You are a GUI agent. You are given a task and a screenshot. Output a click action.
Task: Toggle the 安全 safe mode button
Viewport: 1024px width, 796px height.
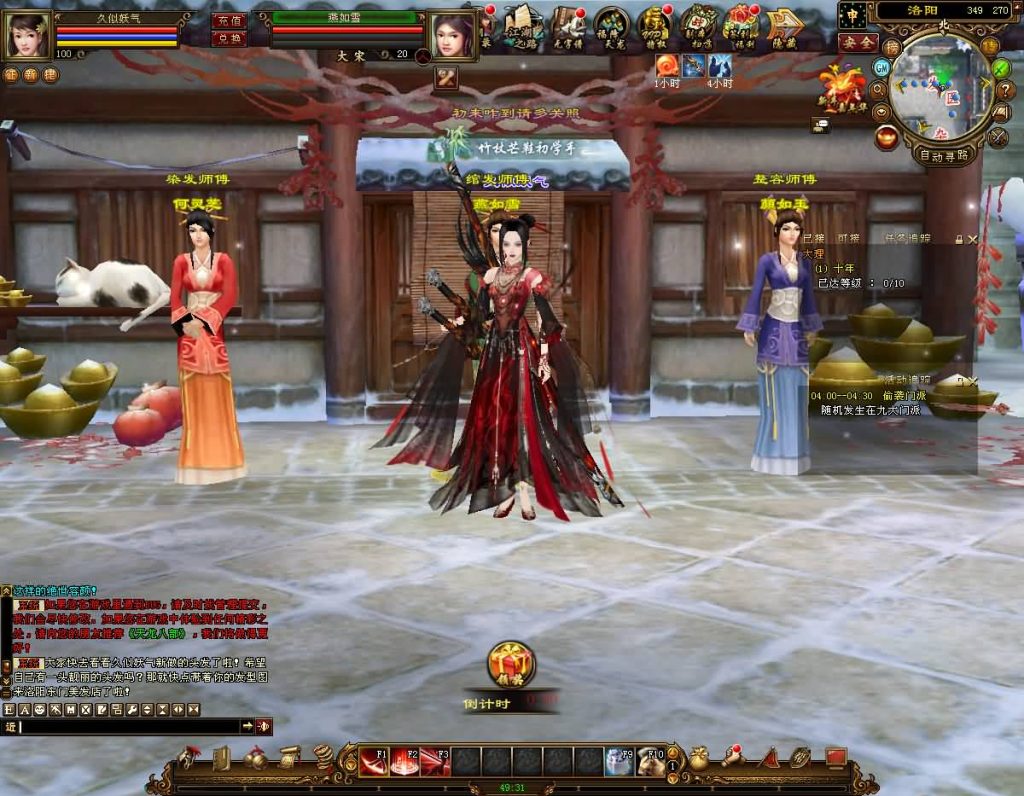pyautogui.click(x=857, y=43)
